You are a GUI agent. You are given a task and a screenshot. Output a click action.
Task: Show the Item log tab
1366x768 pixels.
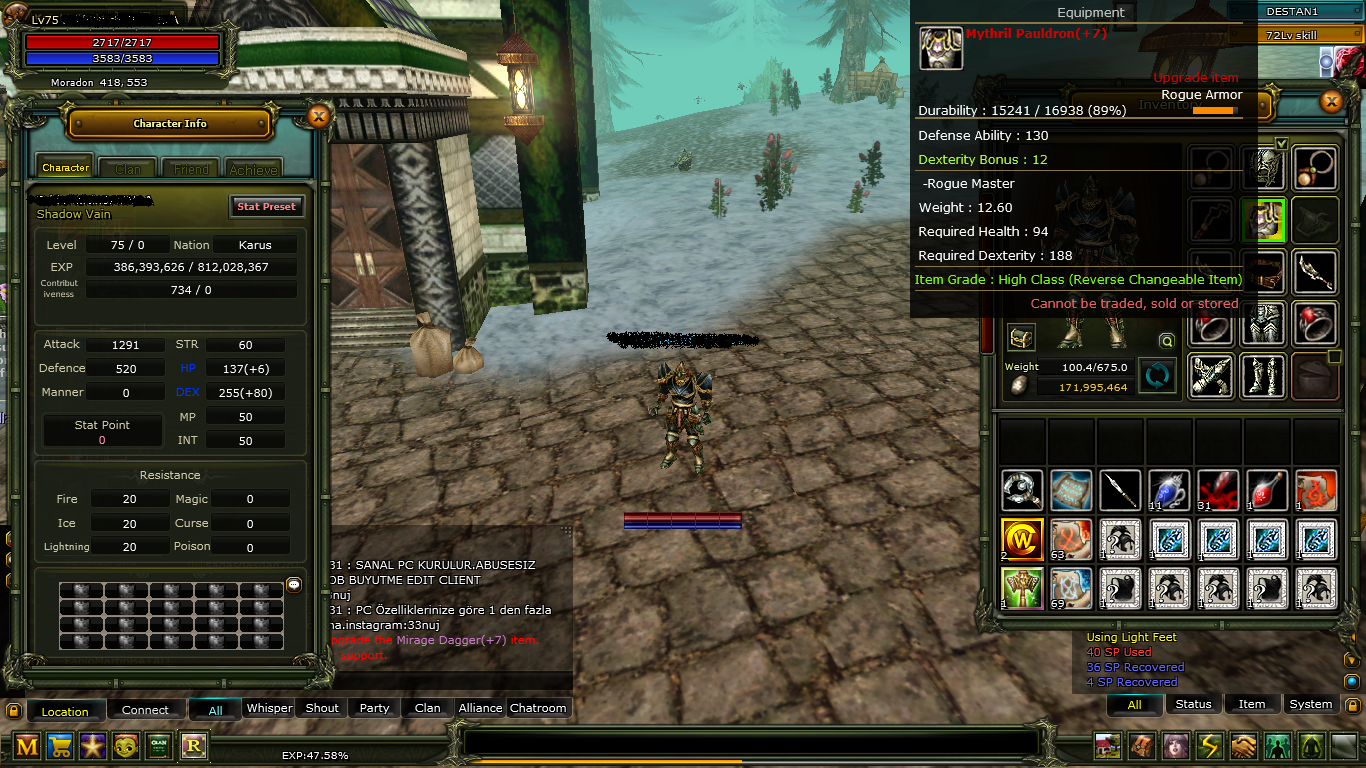(x=1252, y=704)
